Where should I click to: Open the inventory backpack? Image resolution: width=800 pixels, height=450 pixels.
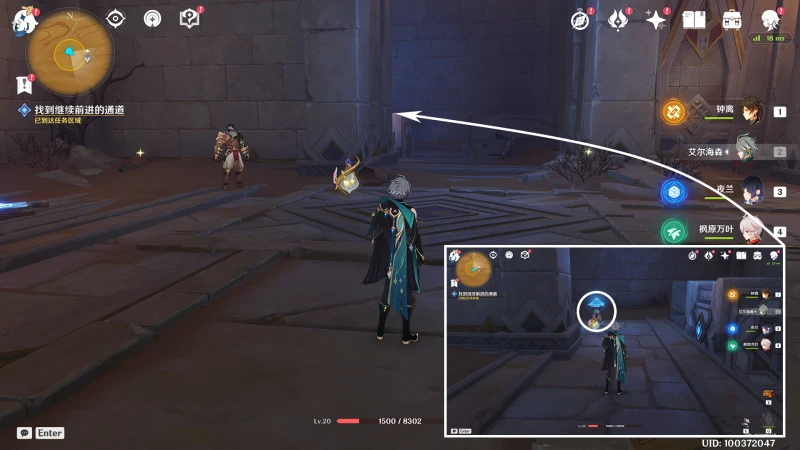(732, 19)
